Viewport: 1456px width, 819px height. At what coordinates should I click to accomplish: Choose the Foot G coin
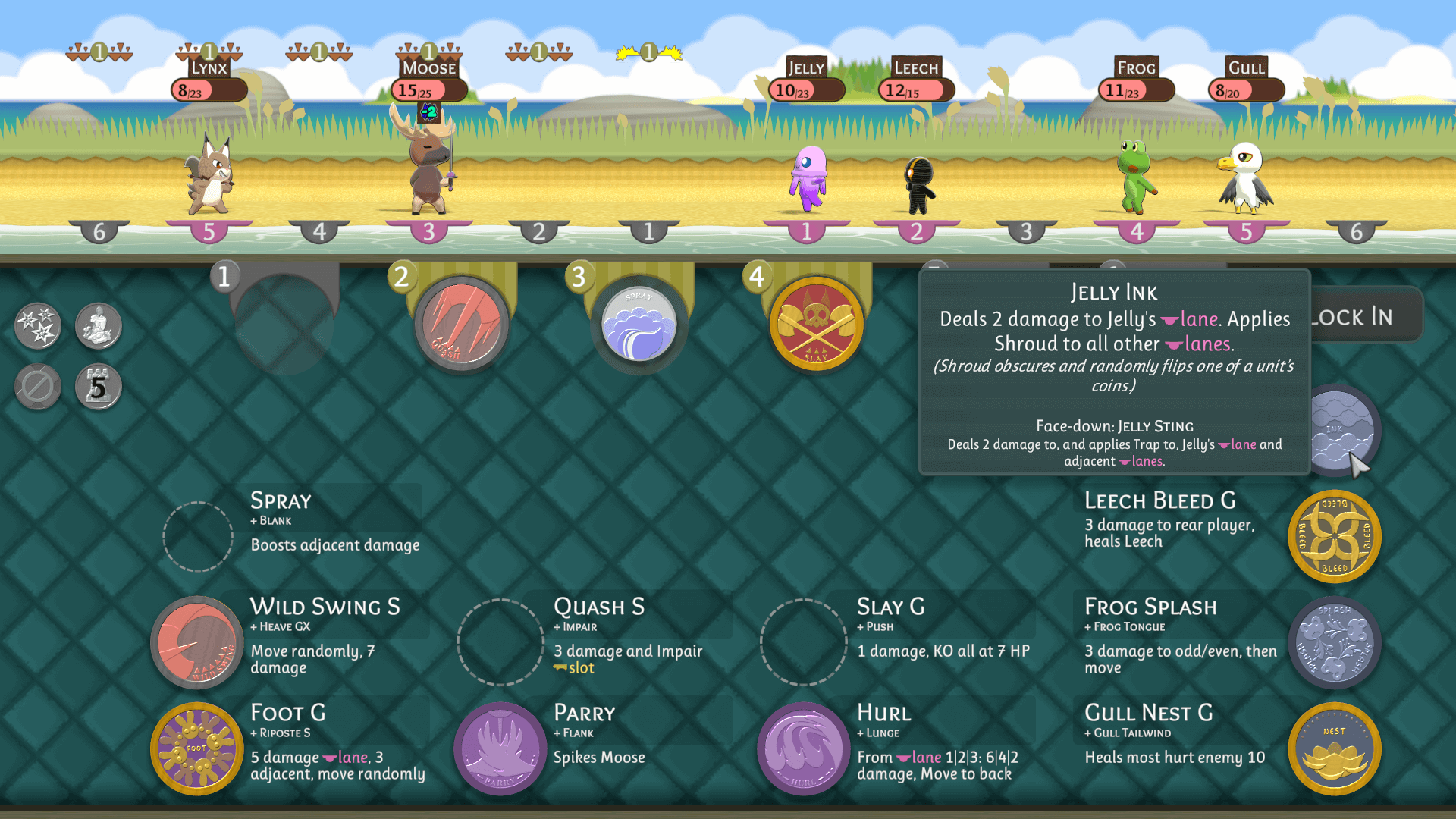197,748
